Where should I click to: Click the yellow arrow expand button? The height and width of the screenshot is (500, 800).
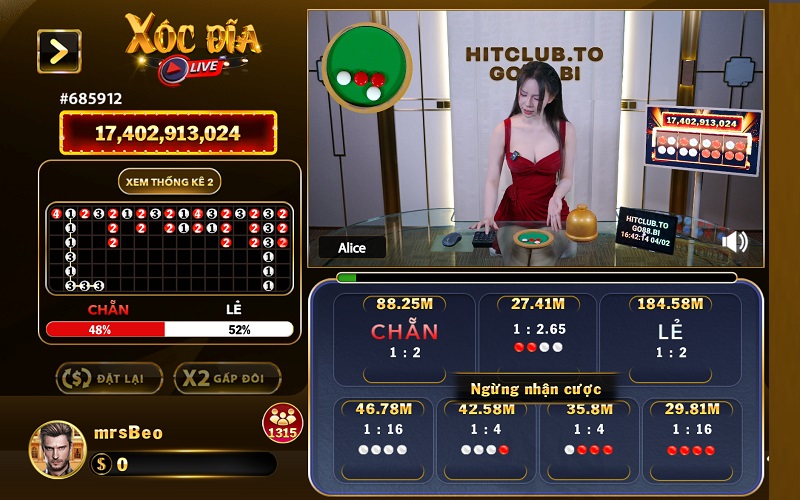tap(59, 51)
